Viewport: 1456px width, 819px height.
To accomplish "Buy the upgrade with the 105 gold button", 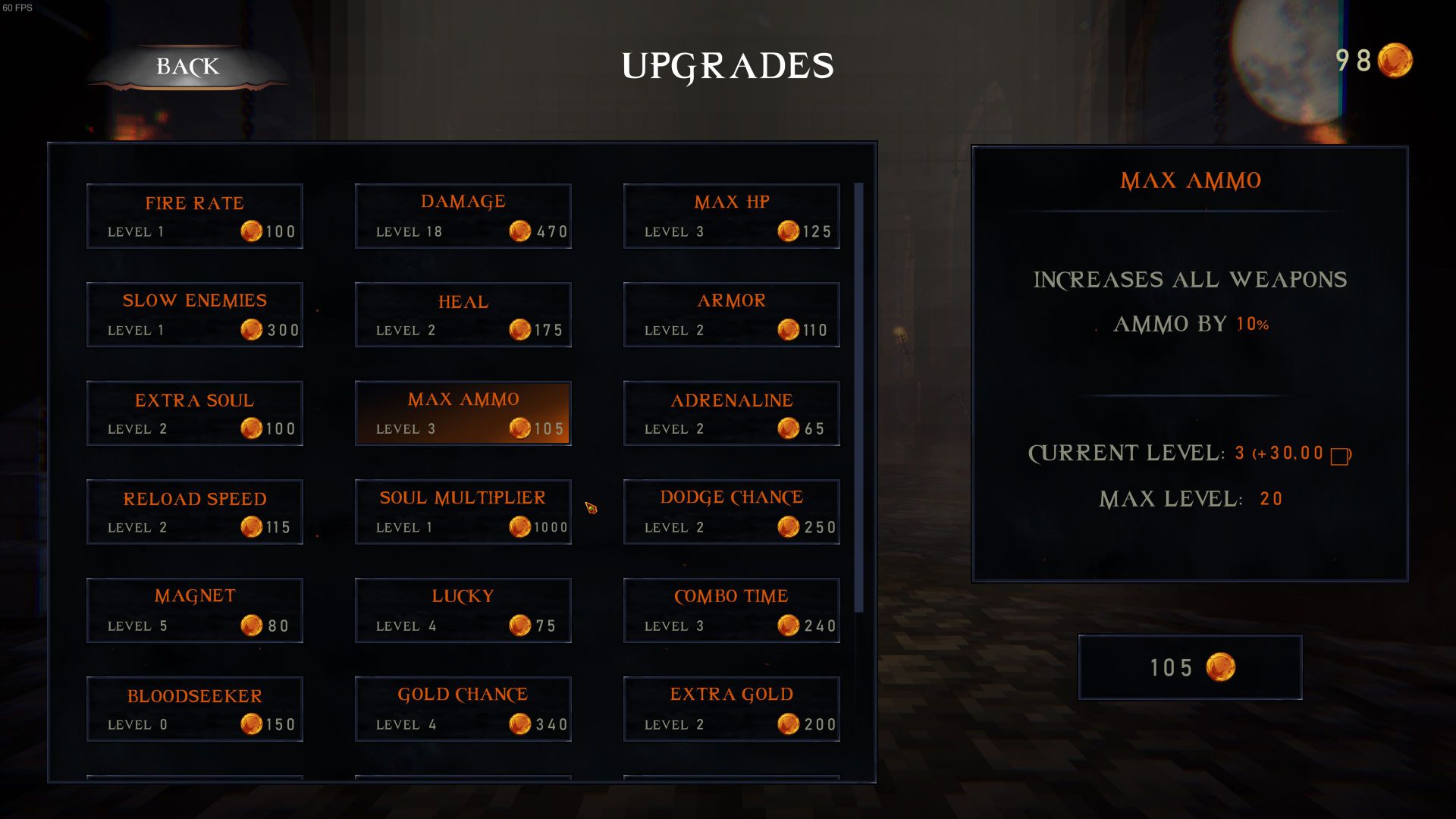I will click(1190, 667).
